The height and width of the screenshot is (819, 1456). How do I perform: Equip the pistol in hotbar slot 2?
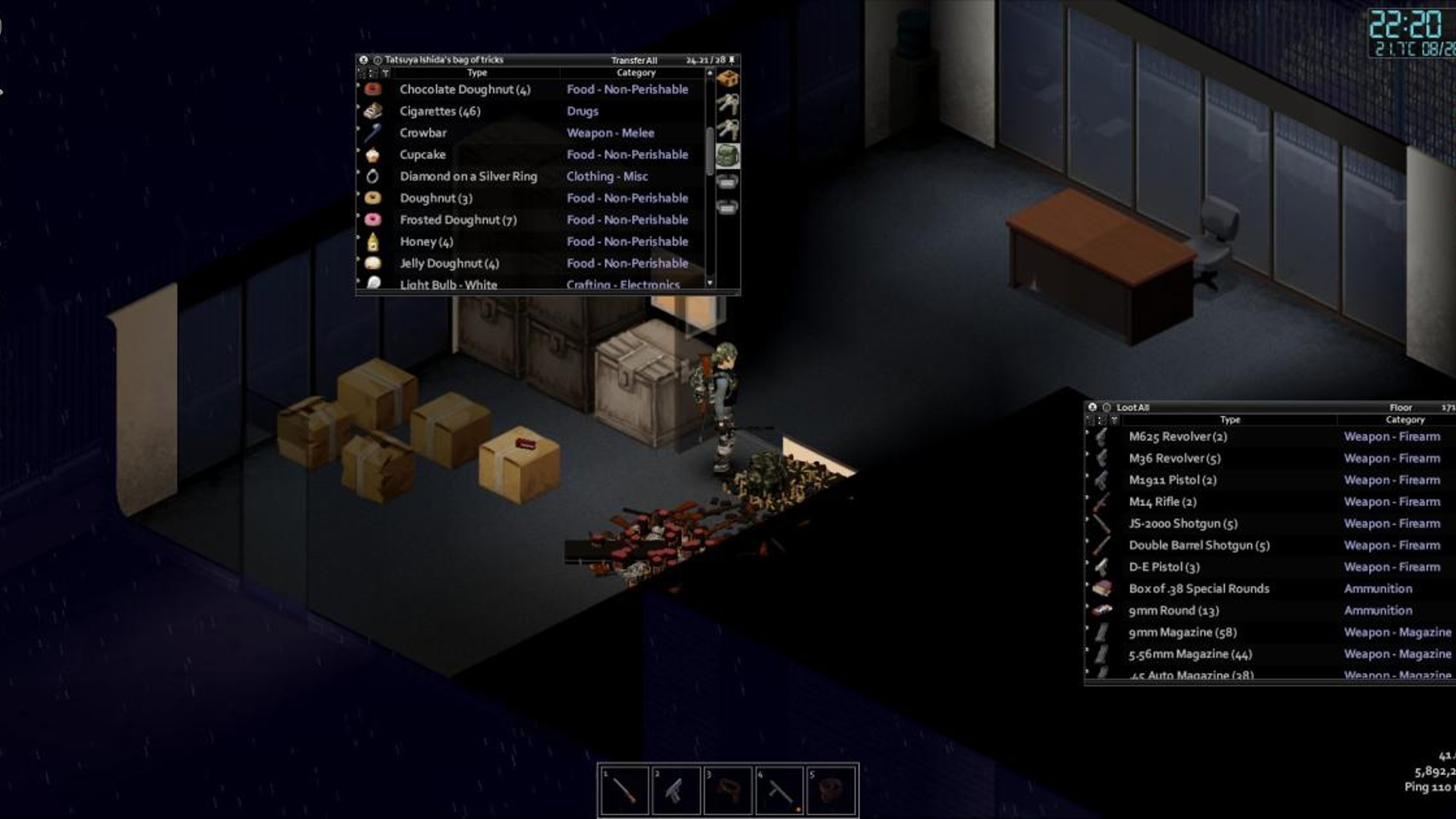[x=675, y=790]
